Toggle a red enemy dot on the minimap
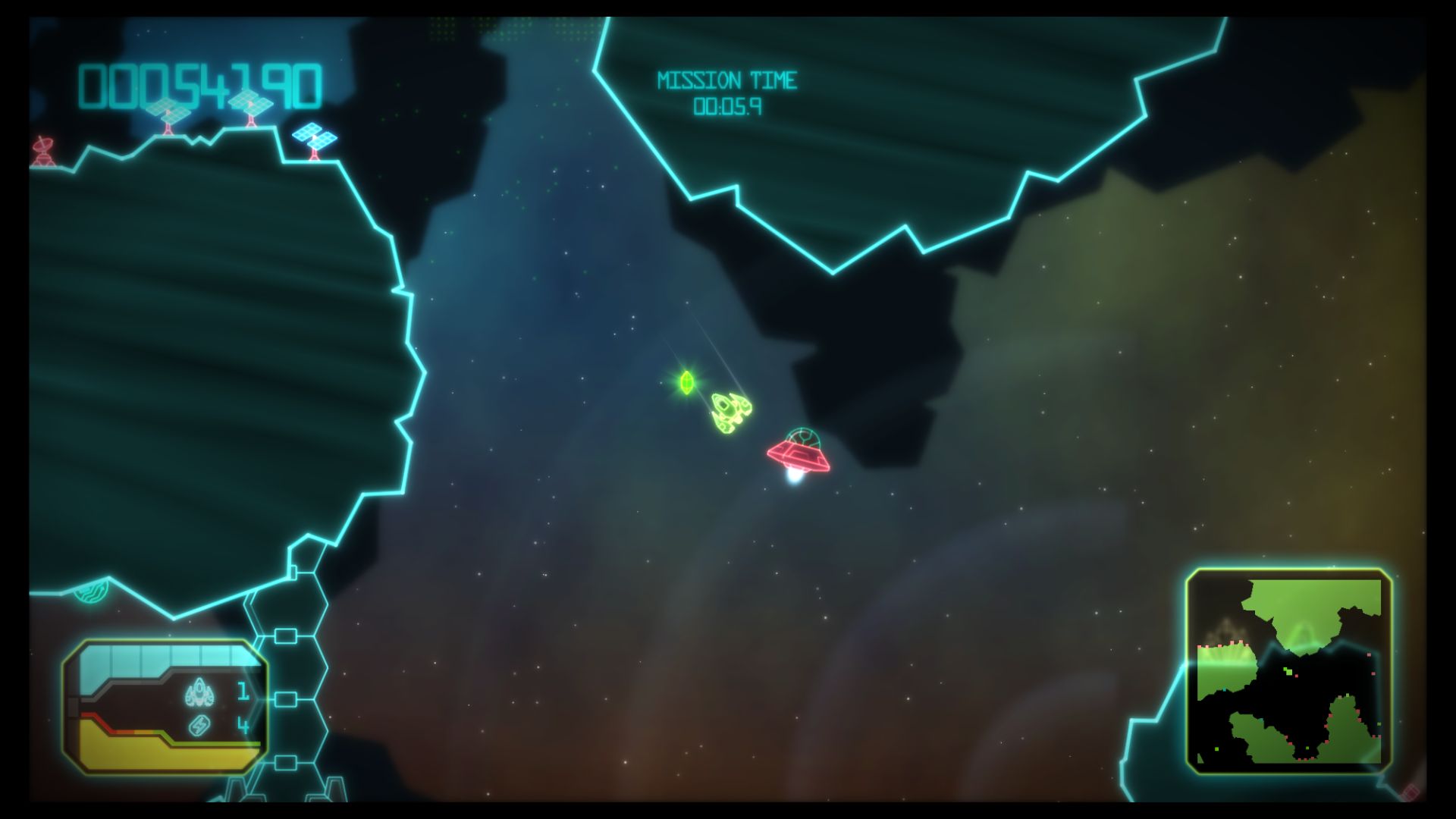The width and height of the screenshot is (1456, 819). pos(1296,676)
